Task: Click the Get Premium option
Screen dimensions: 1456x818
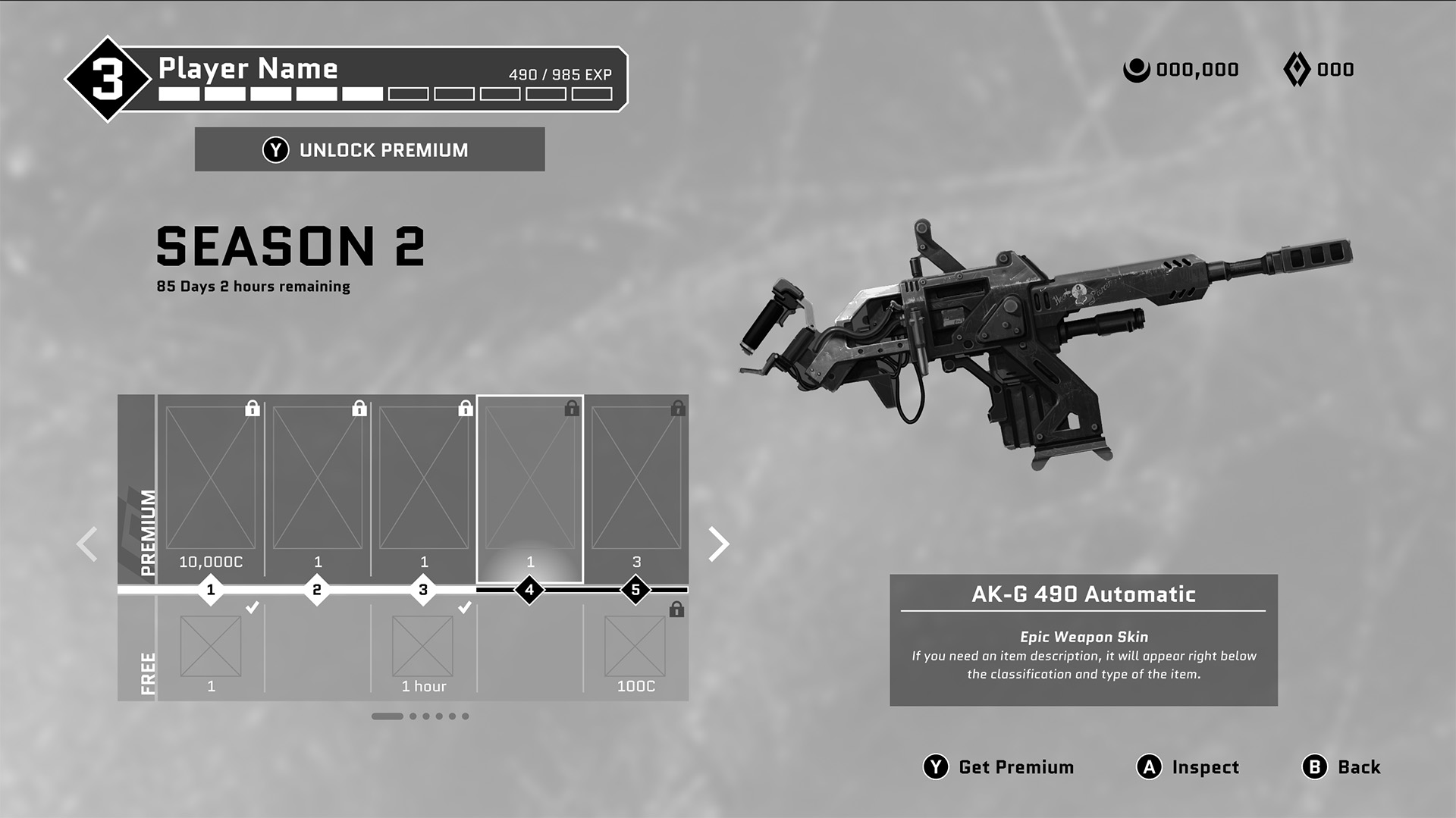Action: point(998,767)
